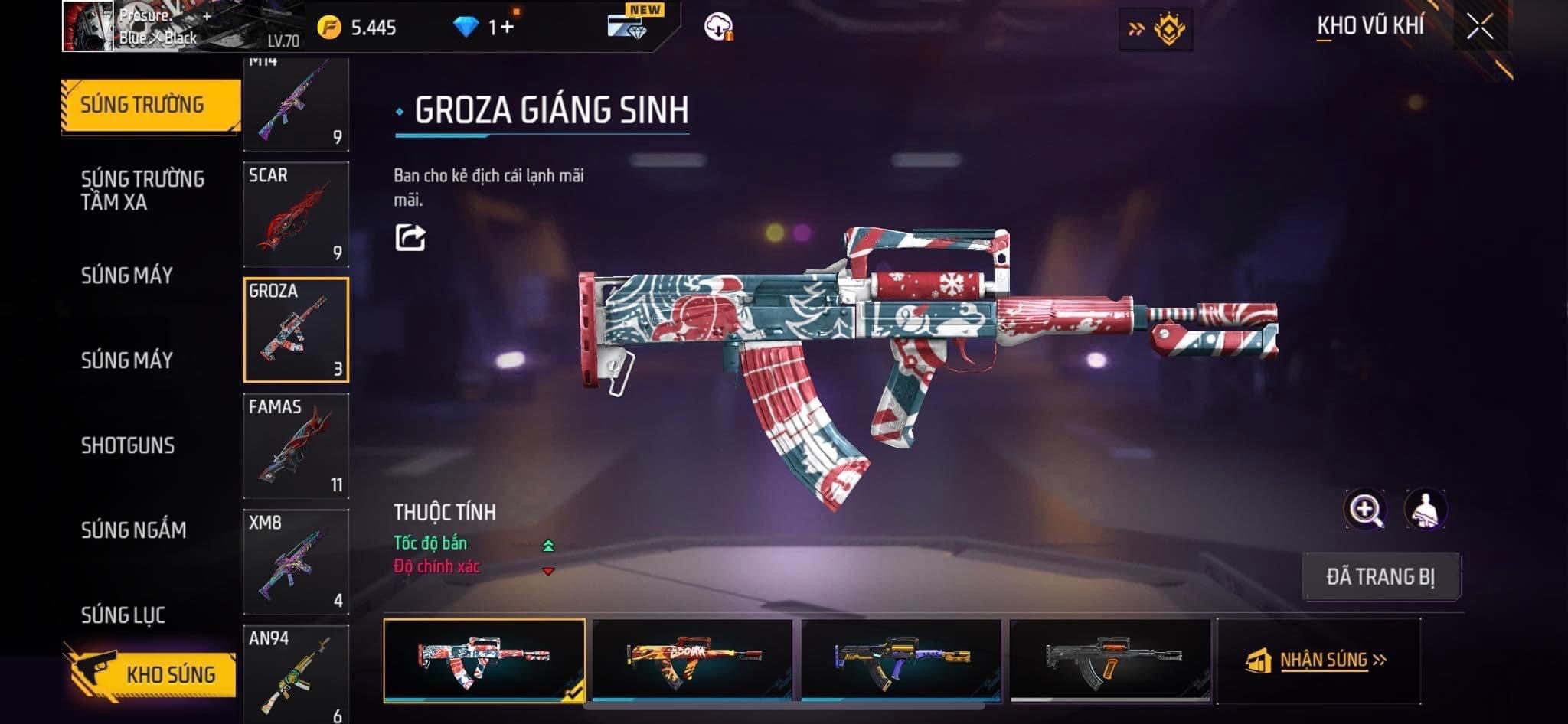
Task: Close the weapon armory screen
Action: (x=1480, y=28)
